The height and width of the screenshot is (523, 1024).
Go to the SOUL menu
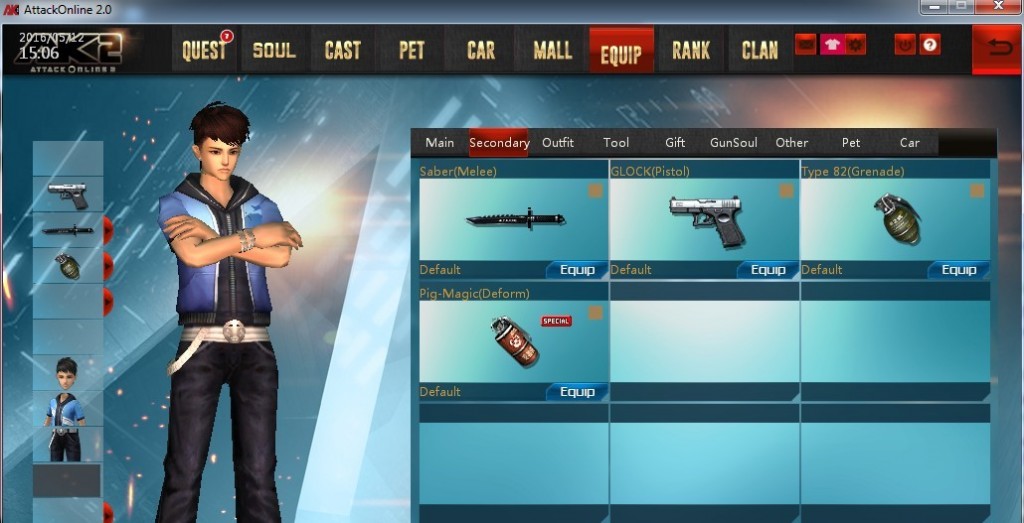(x=274, y=50)
